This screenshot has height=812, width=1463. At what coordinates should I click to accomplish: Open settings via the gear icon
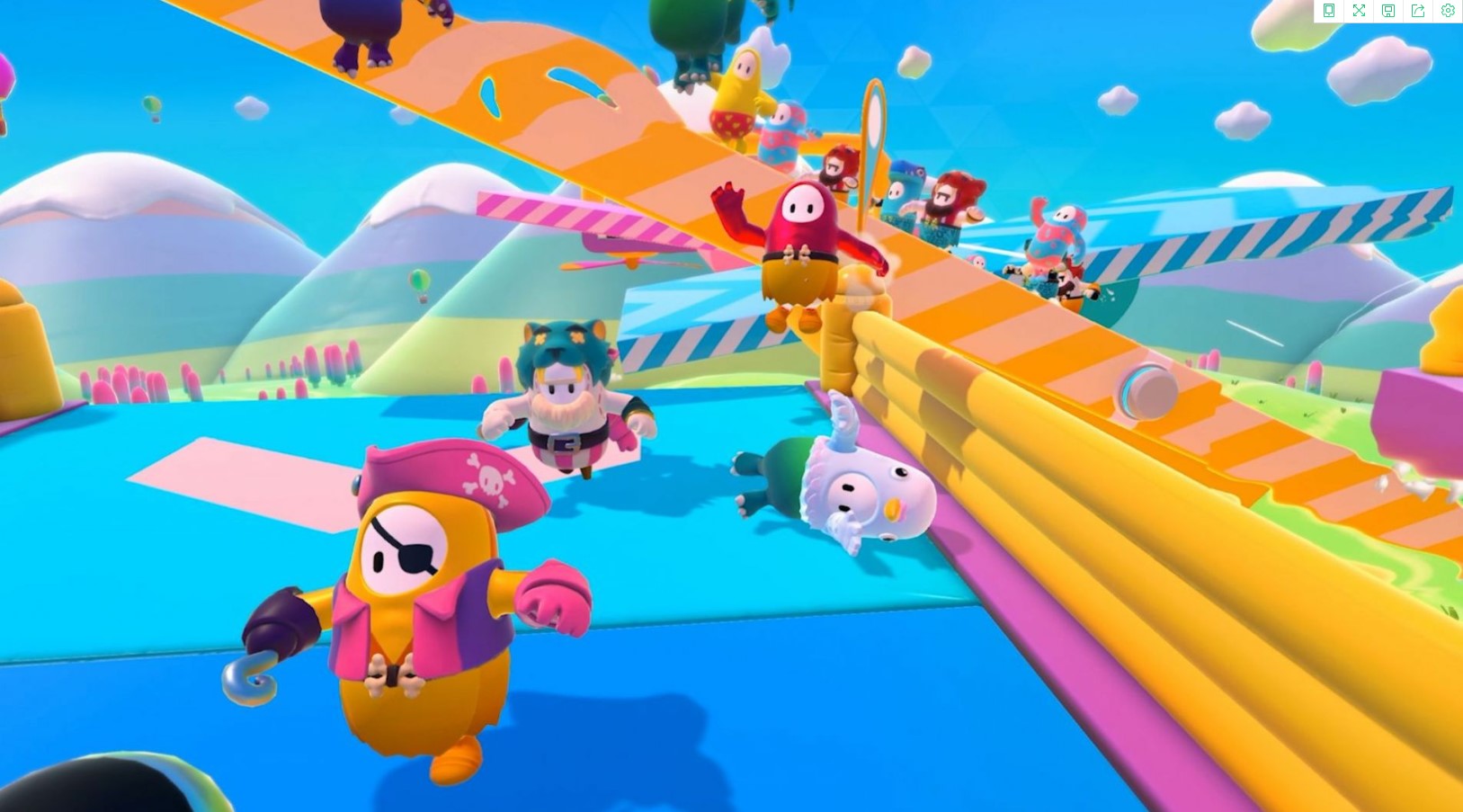click(x=1447, y=11)
